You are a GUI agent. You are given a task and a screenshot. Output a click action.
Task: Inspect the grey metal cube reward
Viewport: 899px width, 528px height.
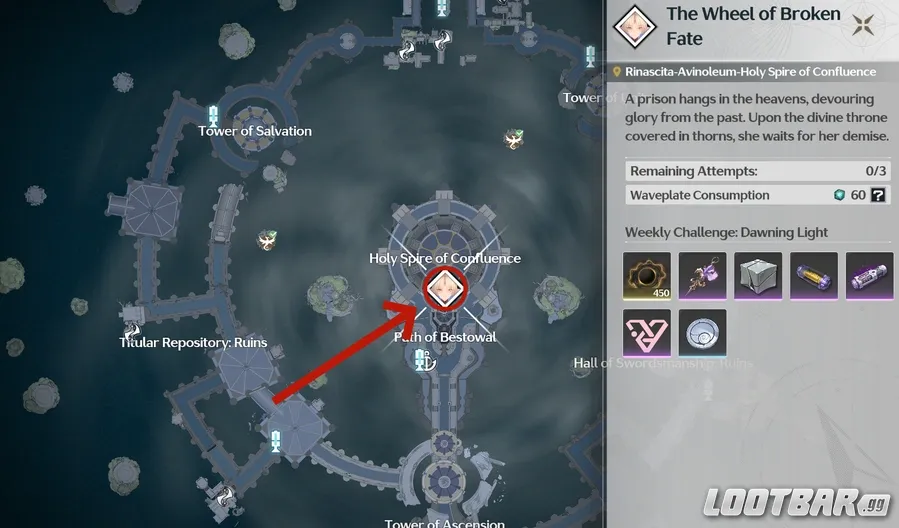(x=758, y=276)
